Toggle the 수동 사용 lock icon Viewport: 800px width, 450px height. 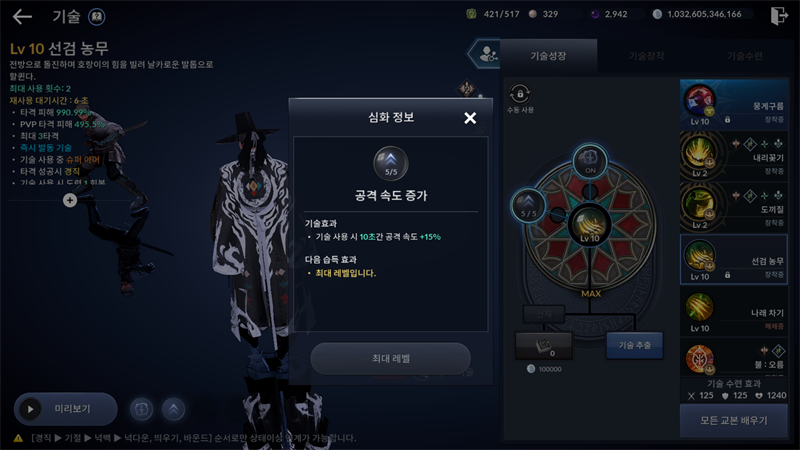coord(519,94)
